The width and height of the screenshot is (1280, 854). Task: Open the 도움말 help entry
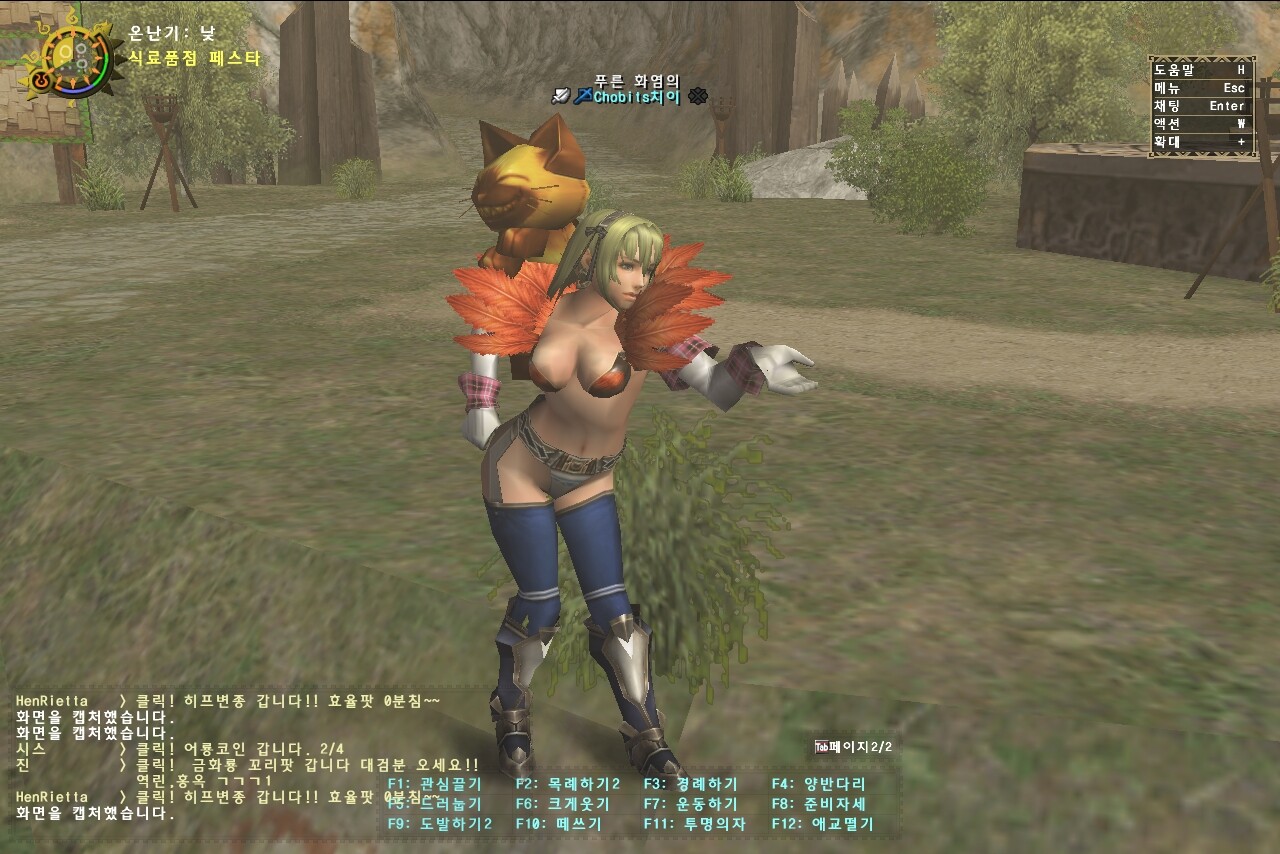tap(1200, 70)
